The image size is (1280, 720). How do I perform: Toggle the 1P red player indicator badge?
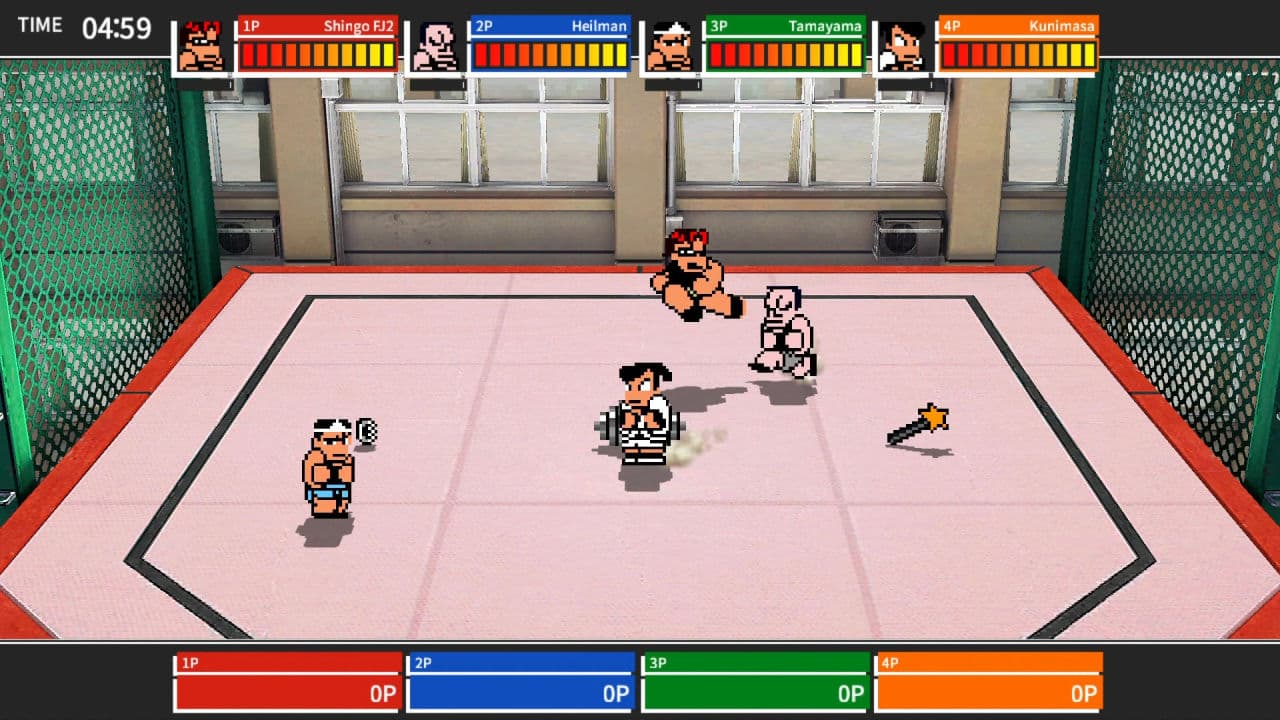pos(252,26)
